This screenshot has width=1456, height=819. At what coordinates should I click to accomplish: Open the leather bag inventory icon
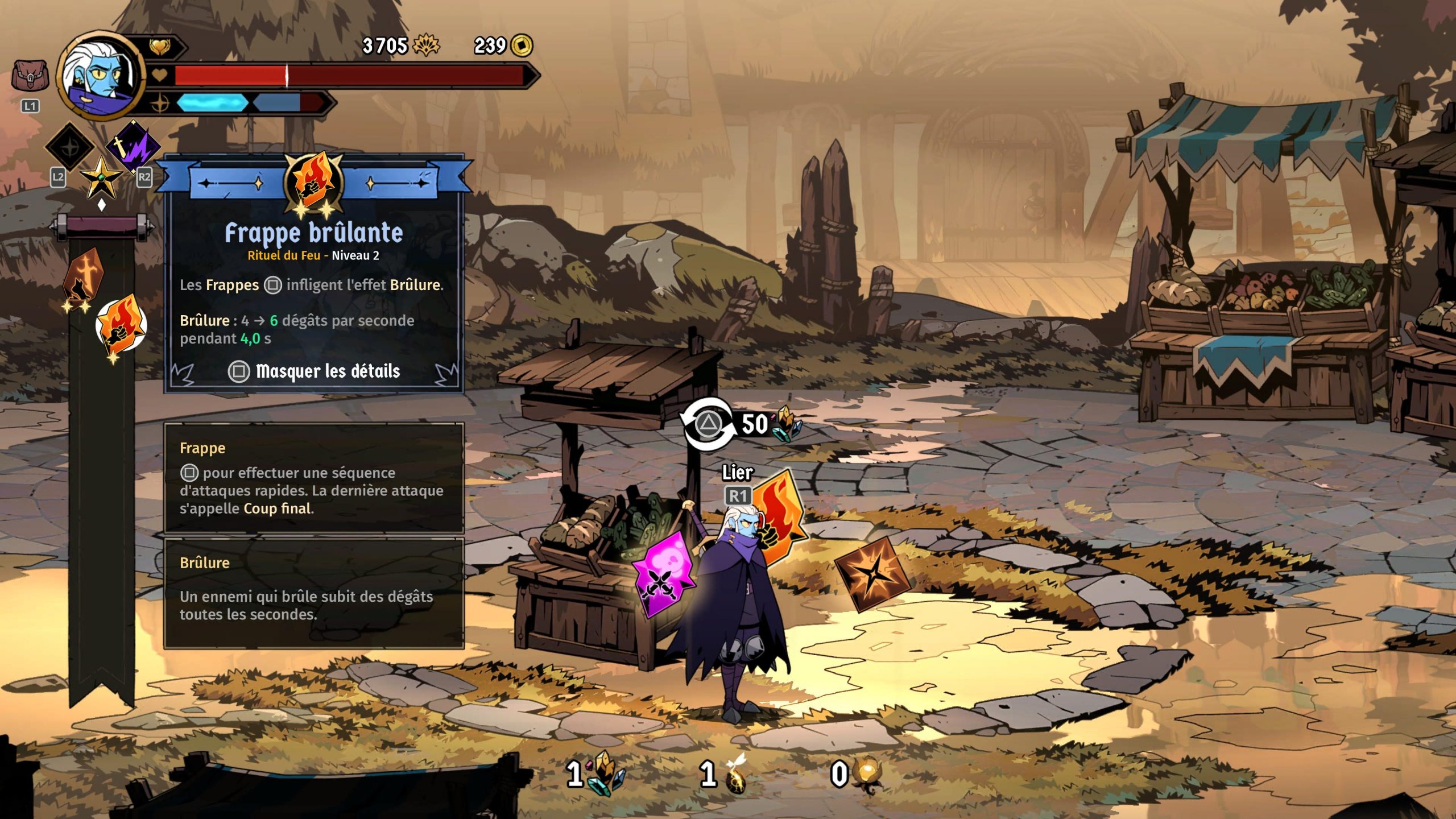tap(30, 77)
